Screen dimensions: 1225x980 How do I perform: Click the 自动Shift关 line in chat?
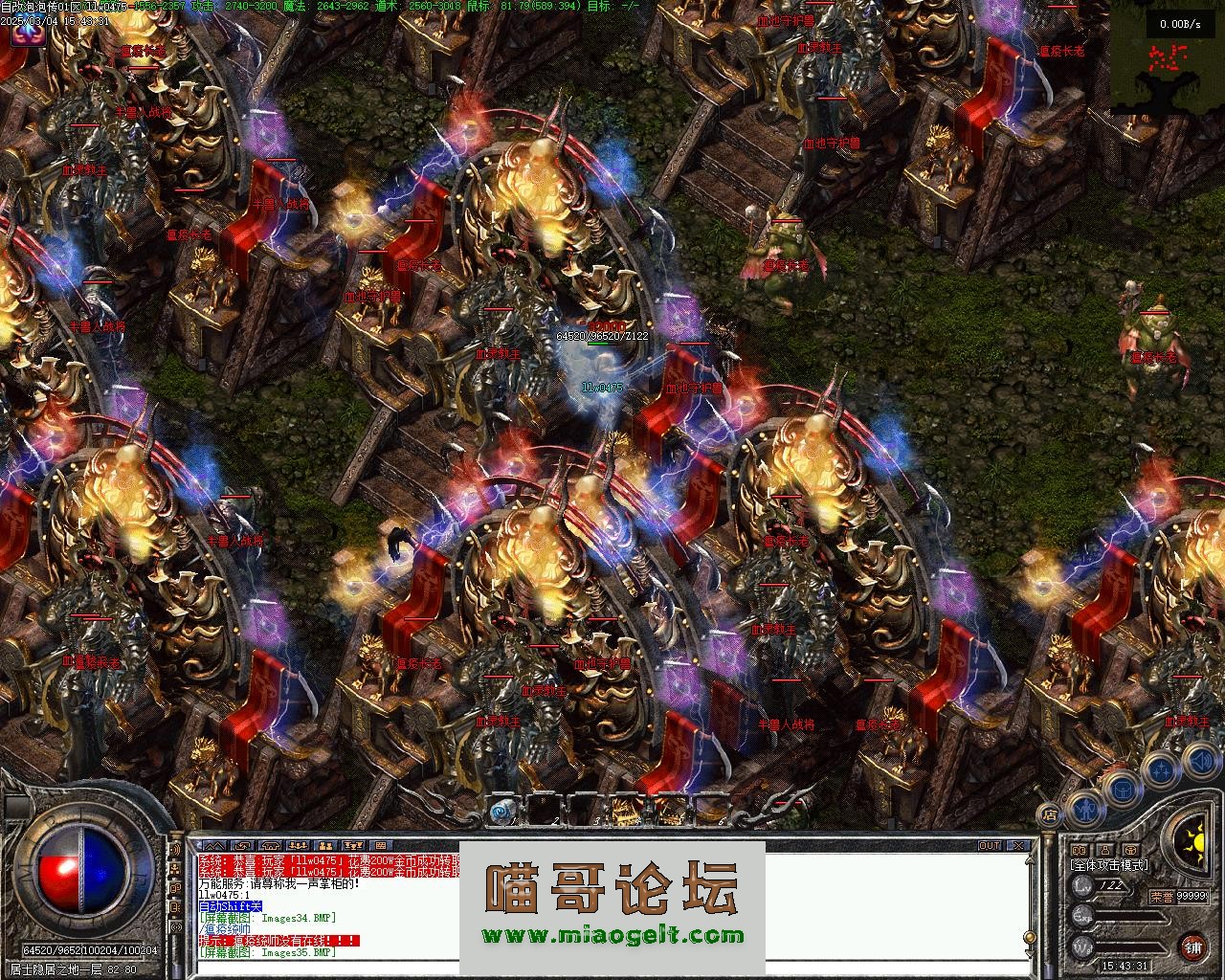point(230,906)
